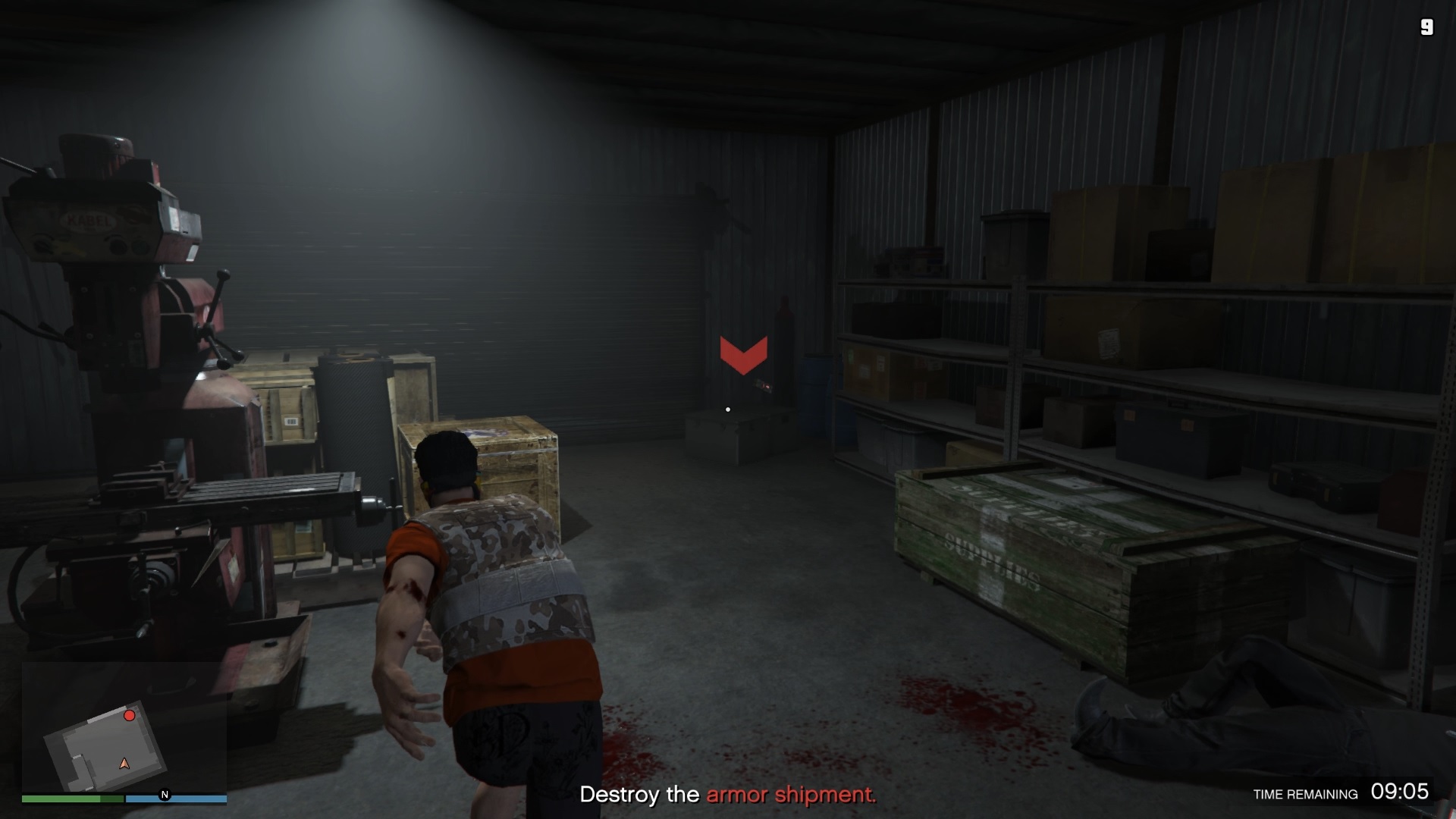Select the red destination blip on the minimap

(129, 714)
